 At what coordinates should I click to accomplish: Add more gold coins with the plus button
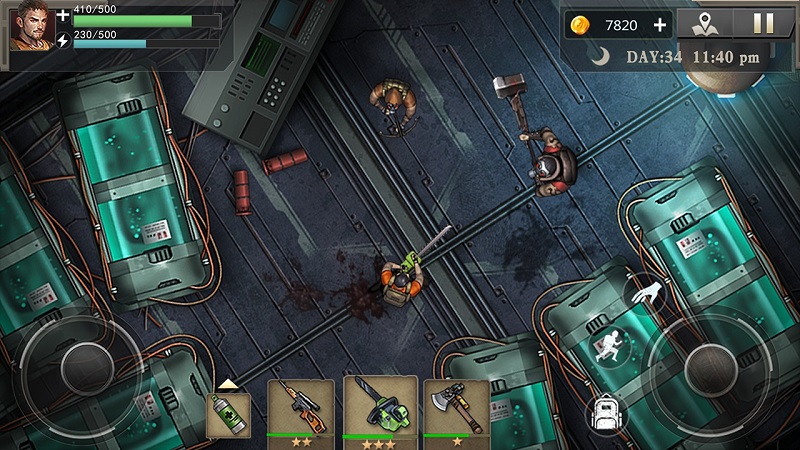point(659,25)
